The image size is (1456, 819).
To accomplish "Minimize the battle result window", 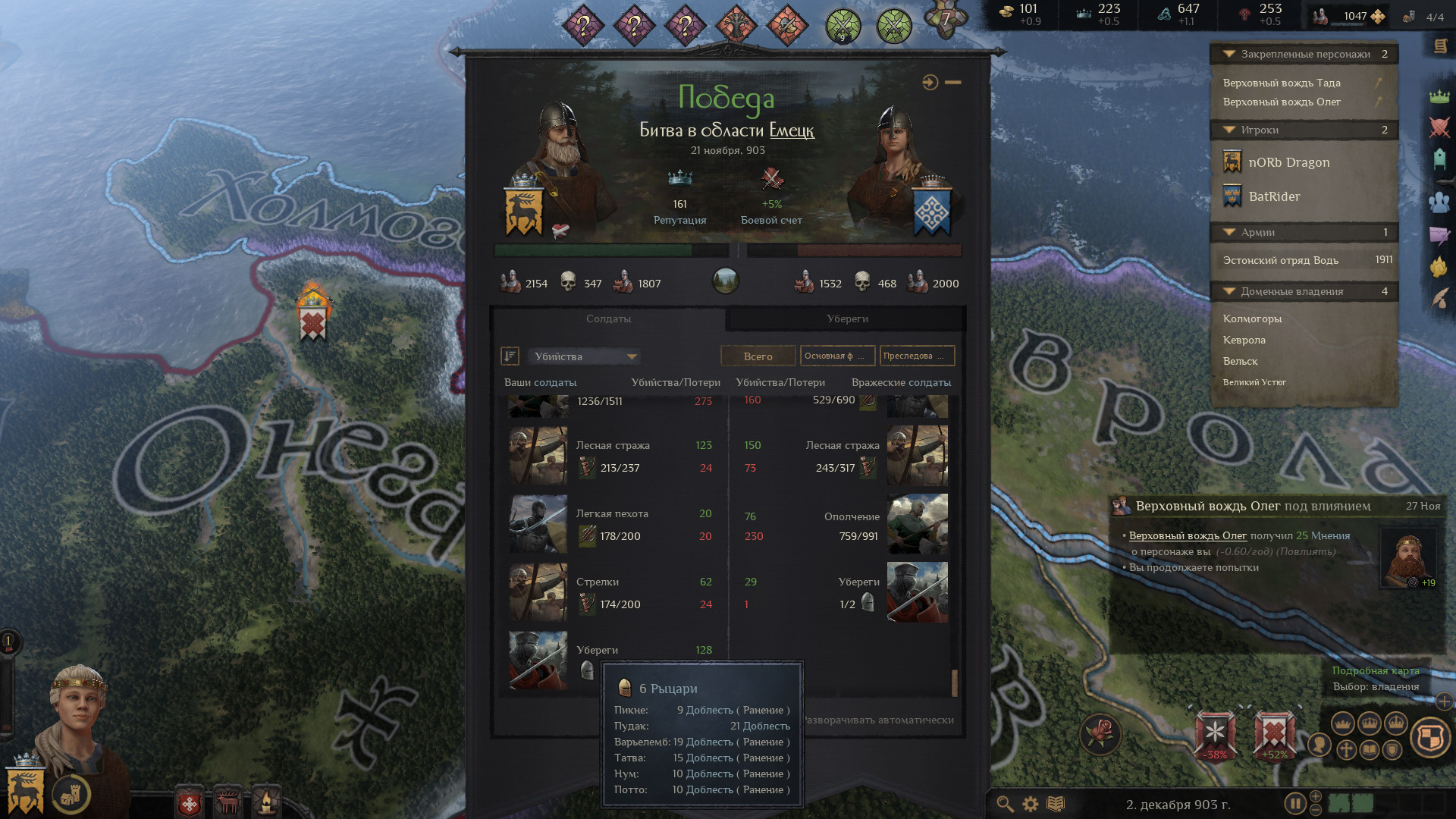I will point(953,82).
